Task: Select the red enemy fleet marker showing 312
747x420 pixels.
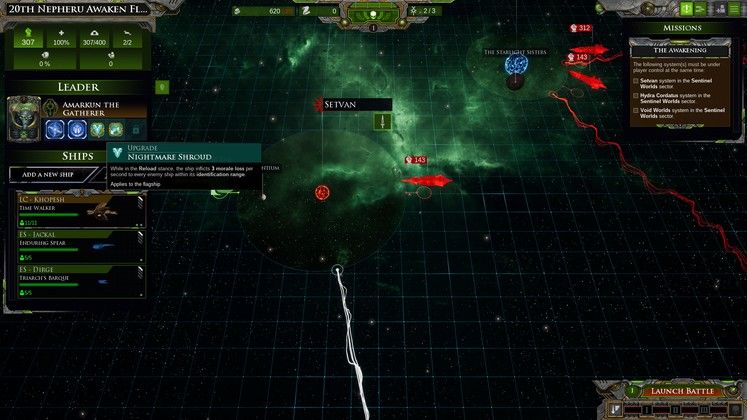Action: click(x=579, y=28)
